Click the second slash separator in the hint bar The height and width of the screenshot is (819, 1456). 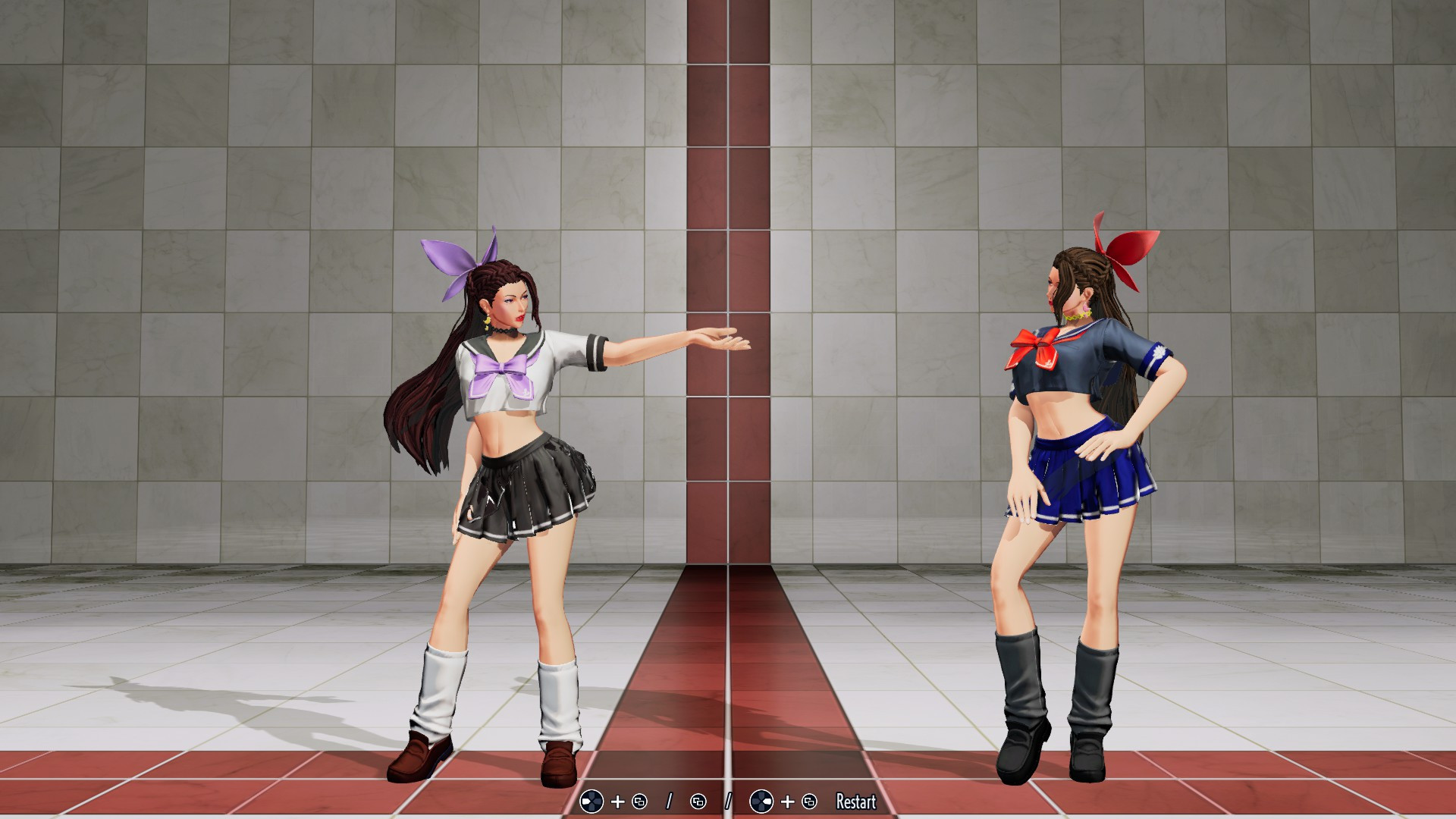tap(728, 802)
